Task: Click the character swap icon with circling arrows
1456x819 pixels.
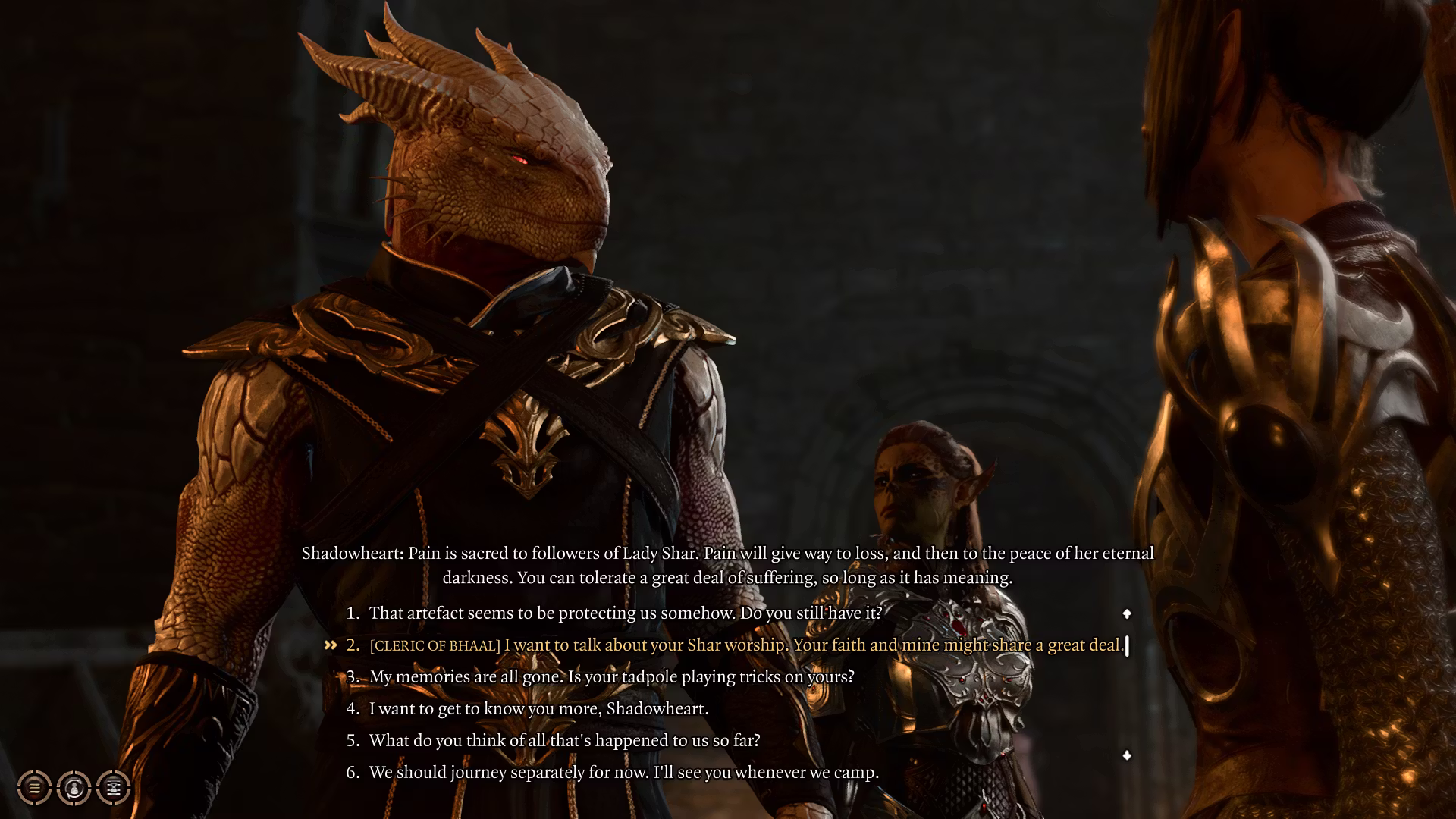Action: click(x=74, y=788)
